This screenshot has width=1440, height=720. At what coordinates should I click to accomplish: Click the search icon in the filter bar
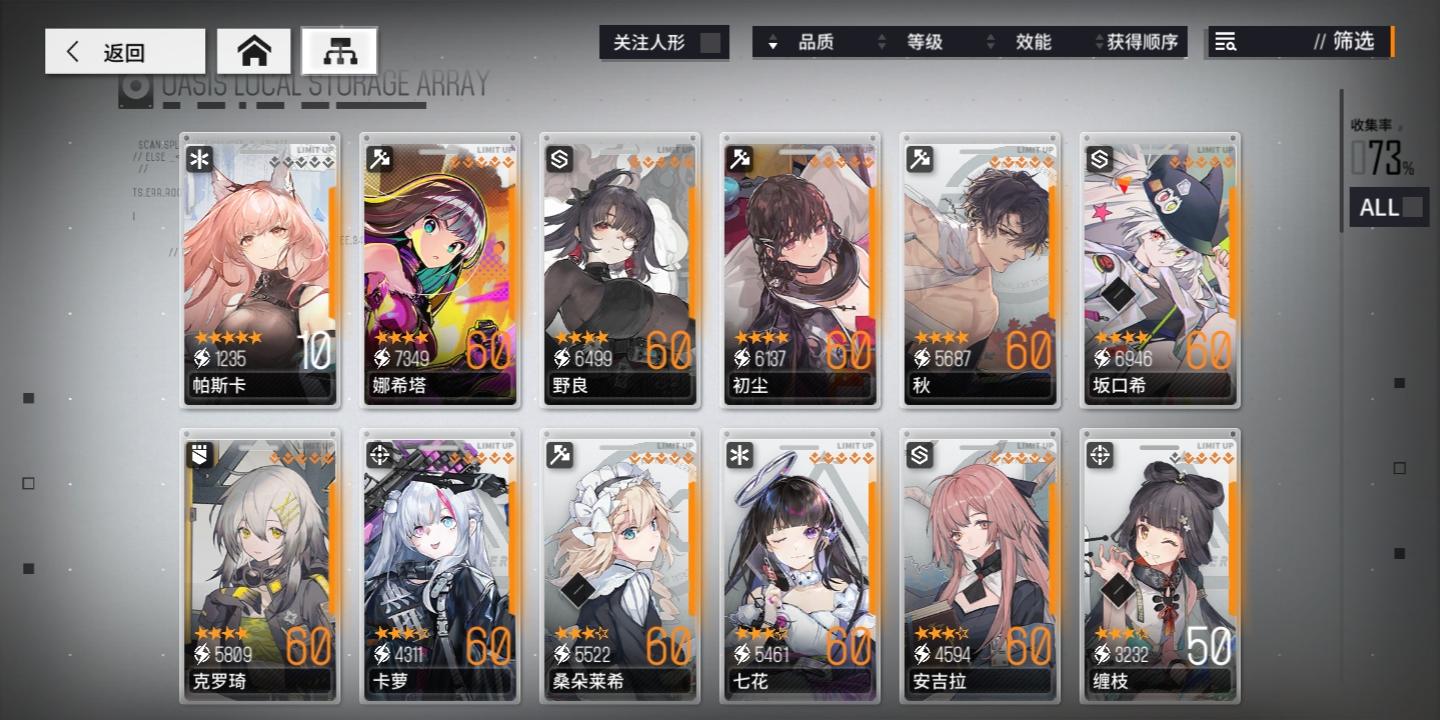pos(1228,42)
